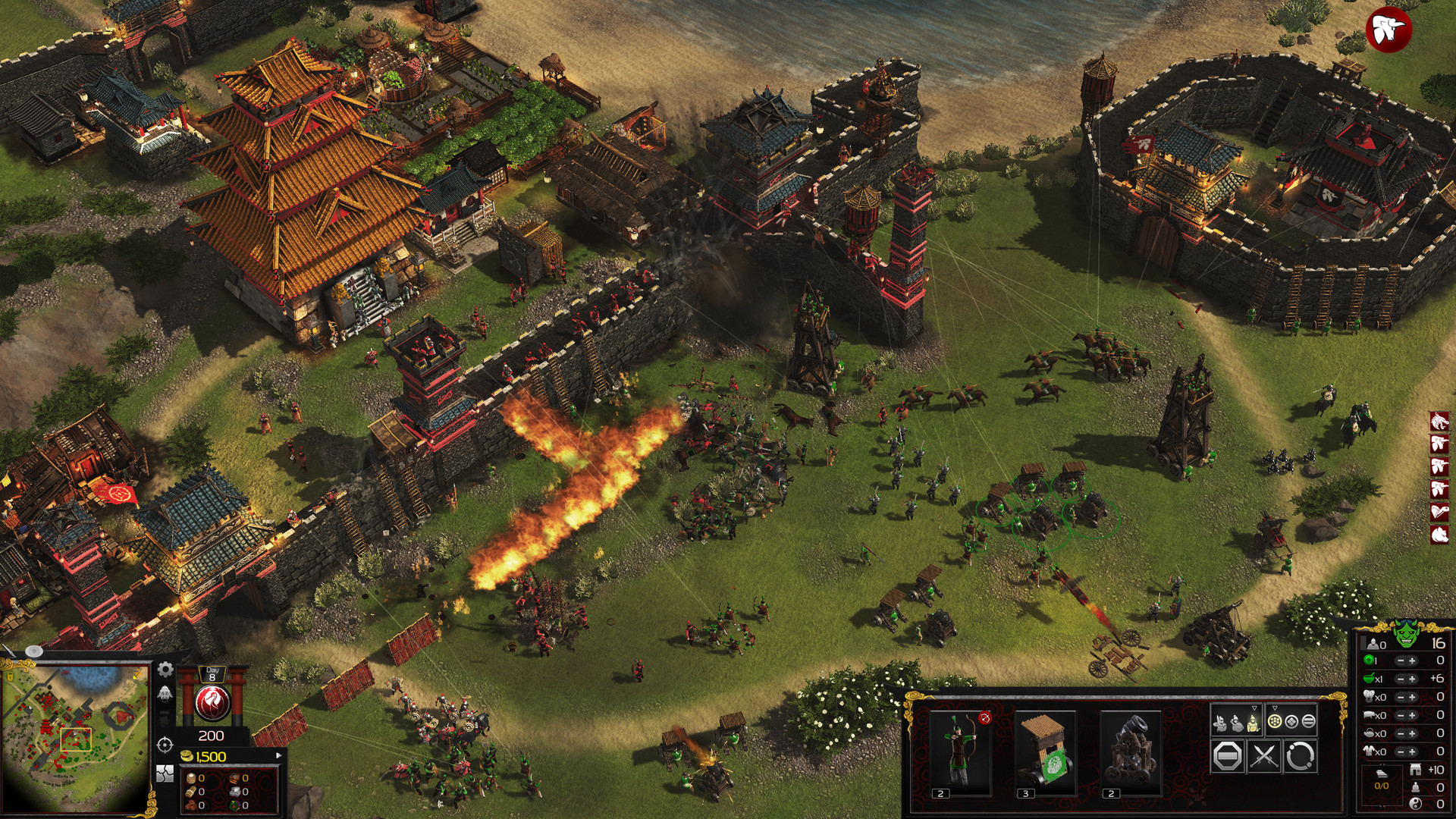The width and height of the screenshot is (1456, 819).
Task: Click the advisor portrait icon below the gear
Action: pos(165,694)
